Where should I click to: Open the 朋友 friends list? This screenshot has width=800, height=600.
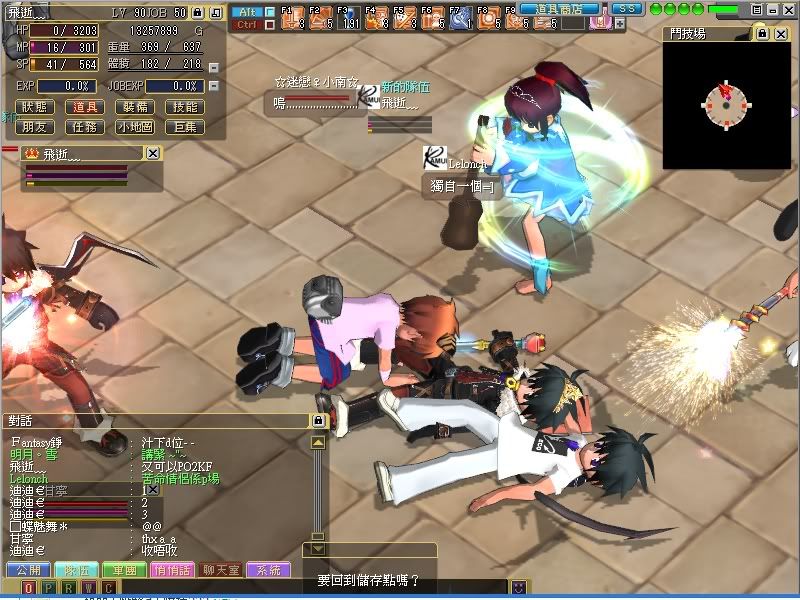tap(34, 127)
